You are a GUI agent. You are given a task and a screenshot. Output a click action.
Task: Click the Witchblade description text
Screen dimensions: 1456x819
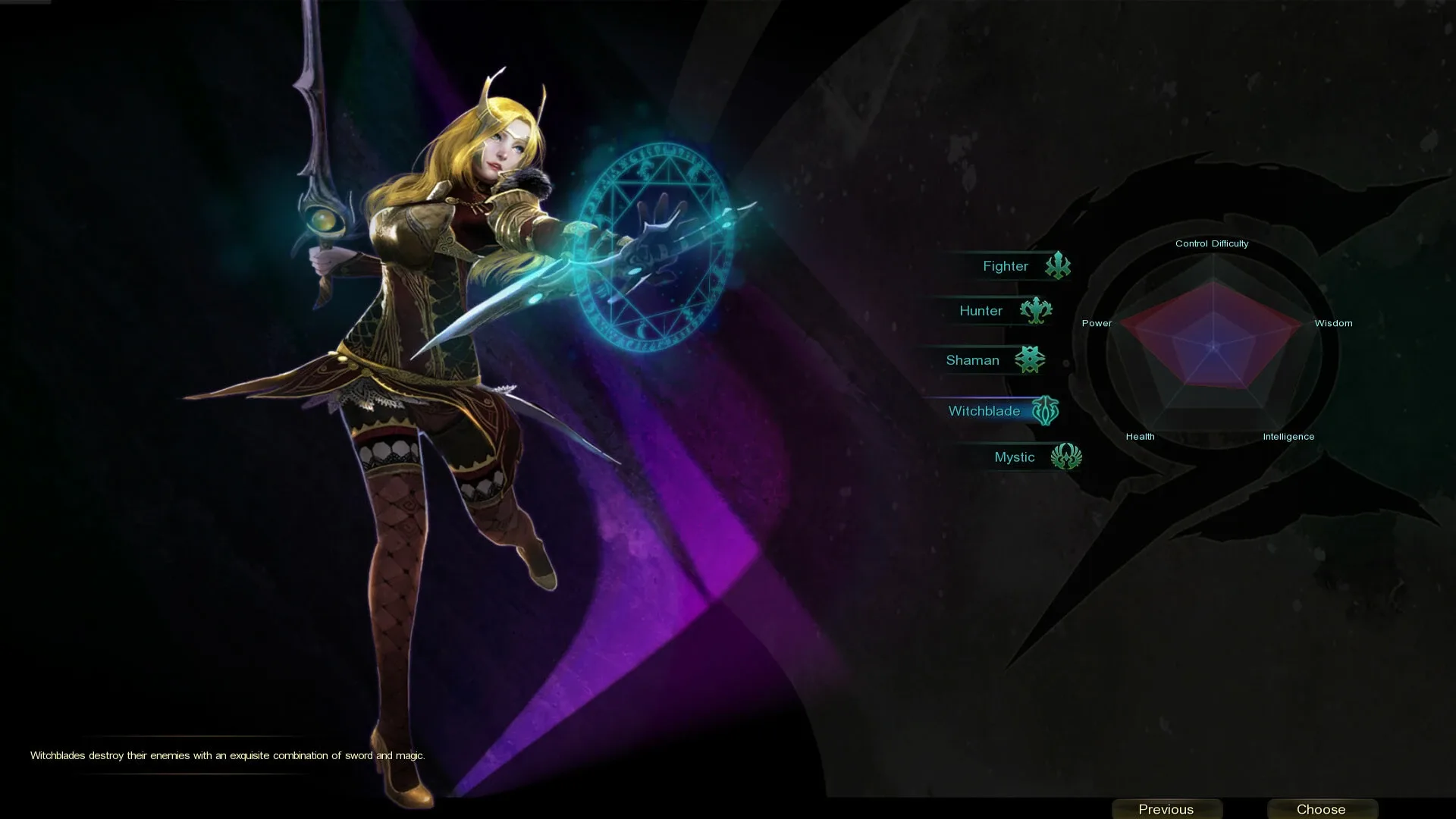point(227,755)
